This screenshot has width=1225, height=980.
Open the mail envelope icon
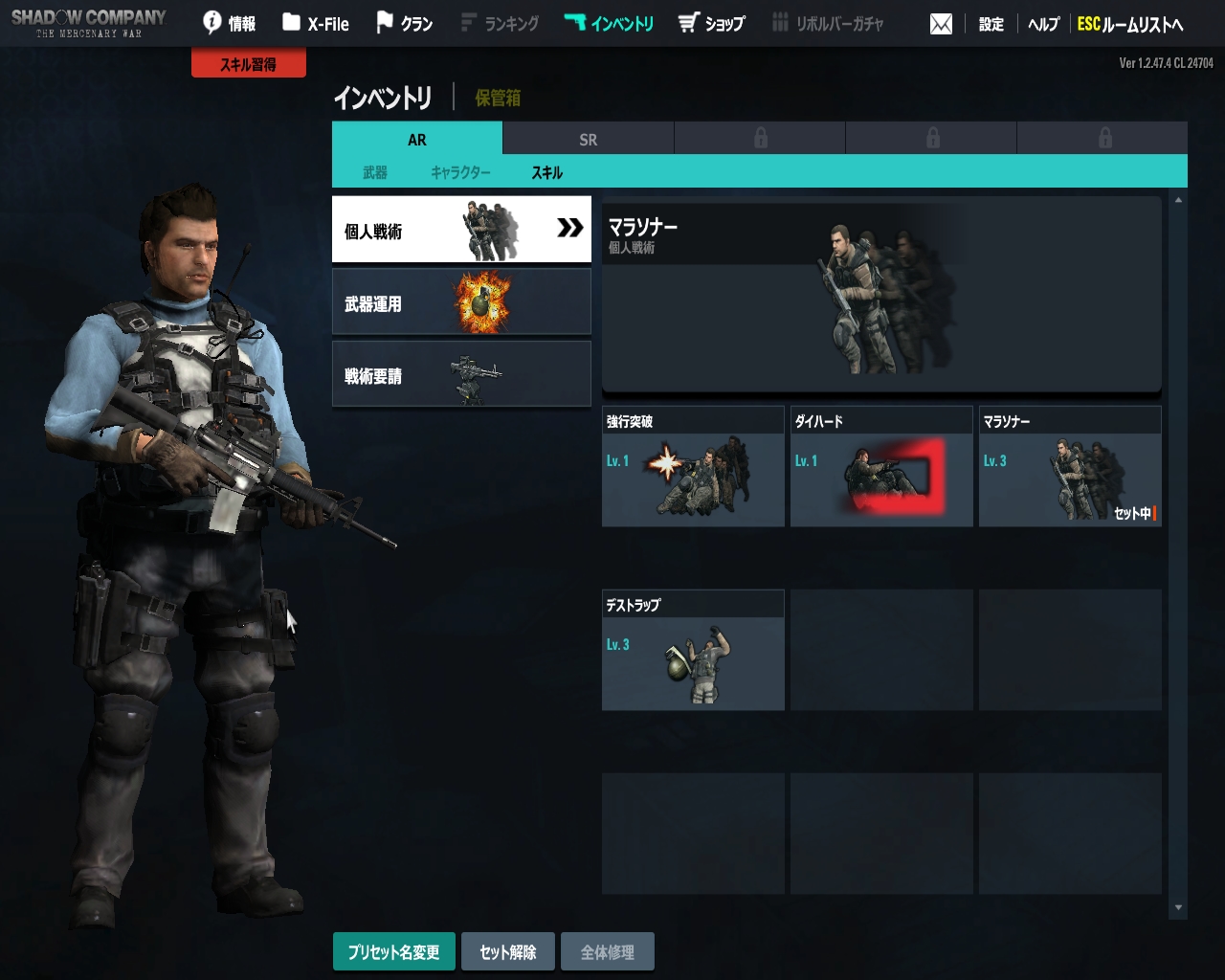click(941, 24)
